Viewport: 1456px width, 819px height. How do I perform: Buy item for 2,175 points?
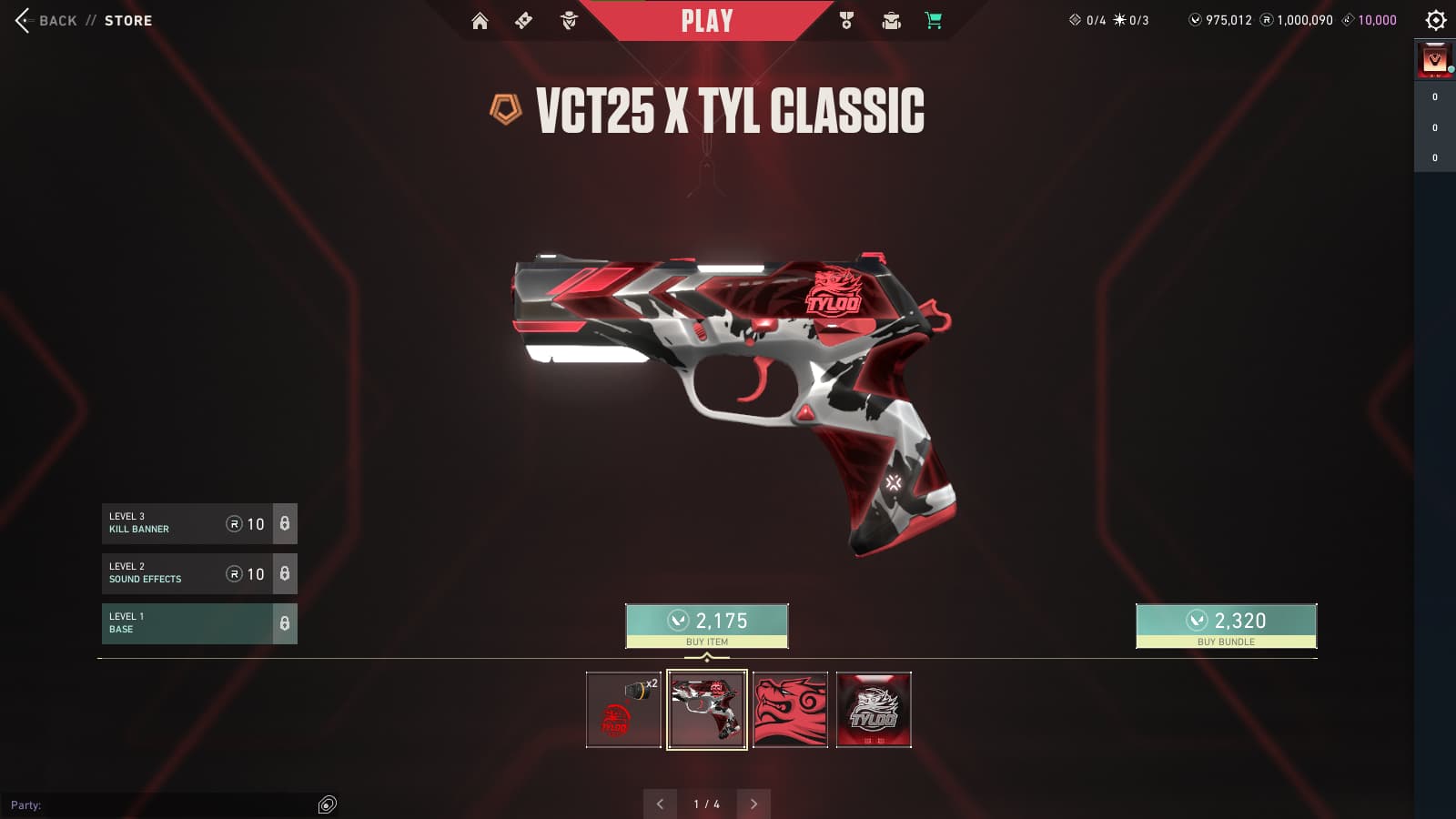(707, 625)
